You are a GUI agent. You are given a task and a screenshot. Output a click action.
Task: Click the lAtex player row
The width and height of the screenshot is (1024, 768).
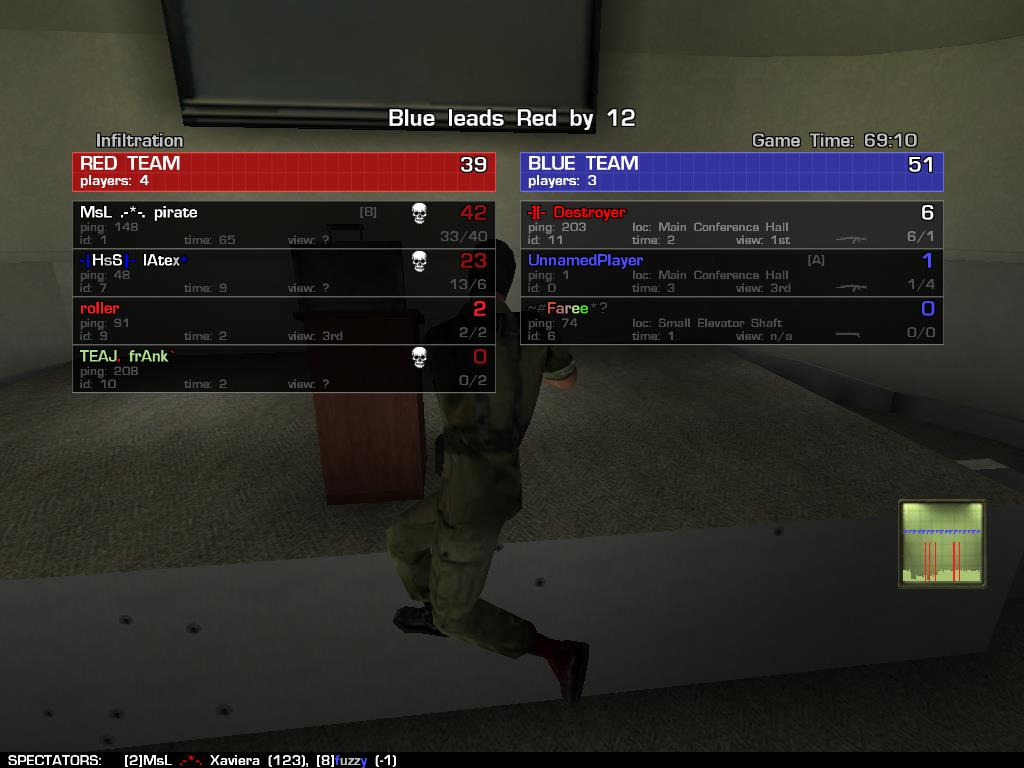(283, 273)
